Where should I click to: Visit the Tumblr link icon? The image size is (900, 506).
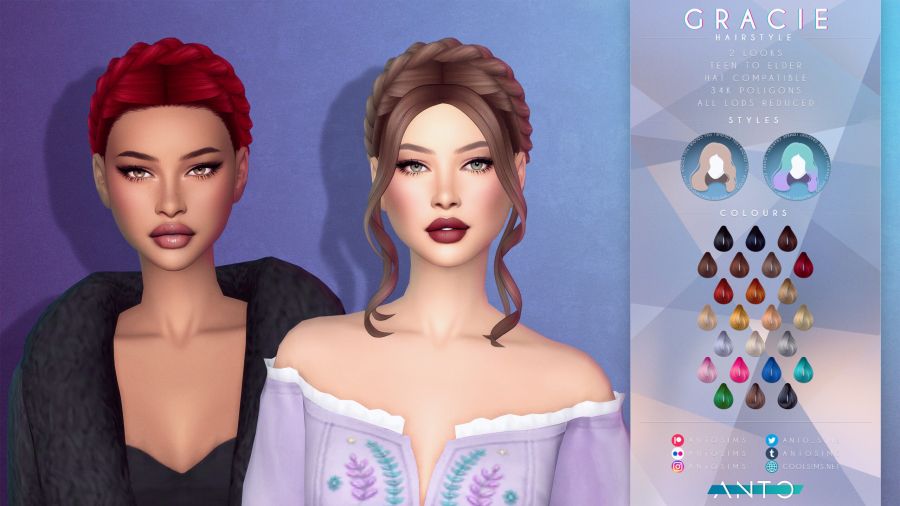tap(772, 452)
